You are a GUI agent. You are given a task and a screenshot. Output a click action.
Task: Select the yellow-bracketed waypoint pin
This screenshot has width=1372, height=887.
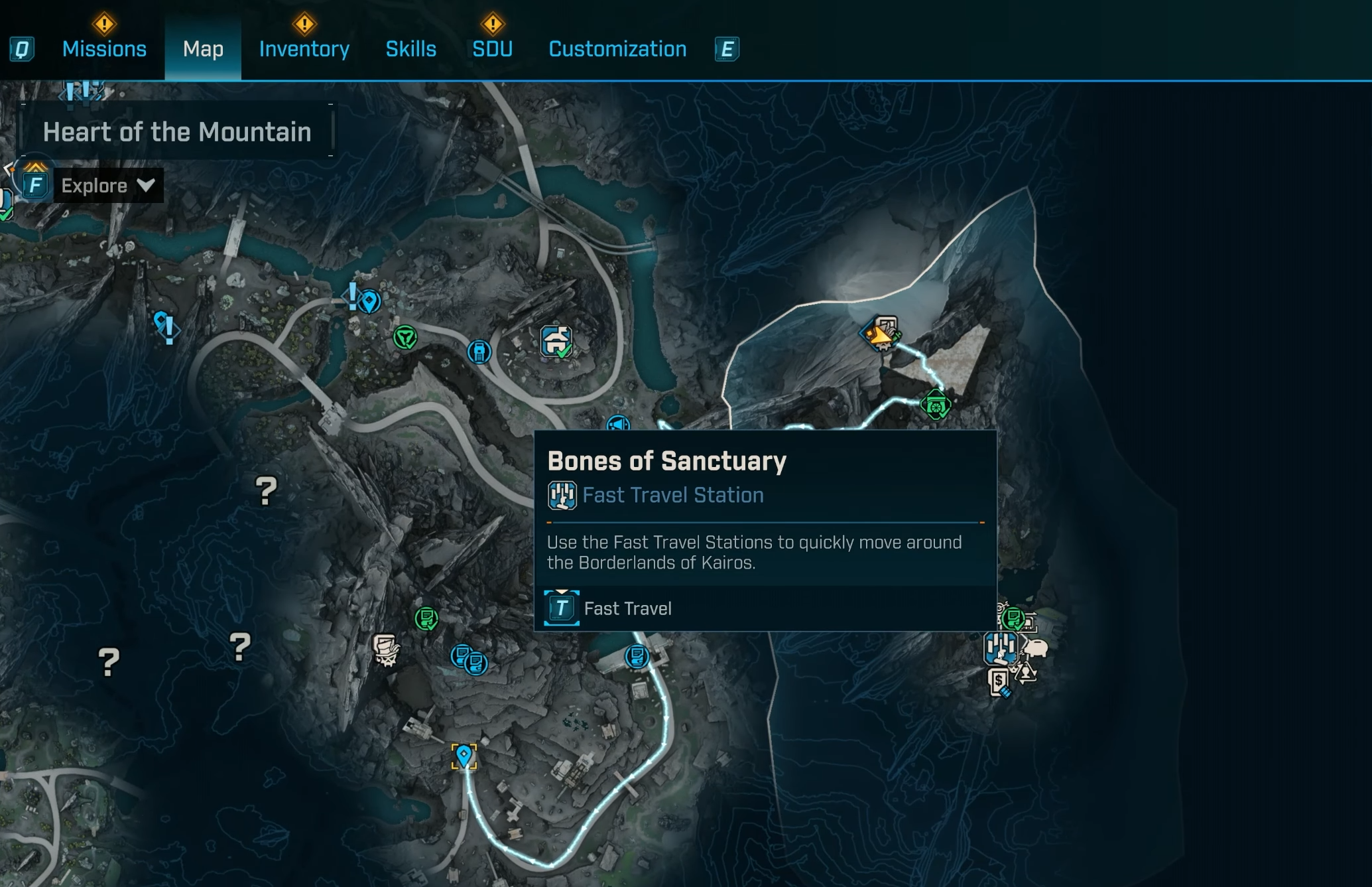(x=464, y=755)
